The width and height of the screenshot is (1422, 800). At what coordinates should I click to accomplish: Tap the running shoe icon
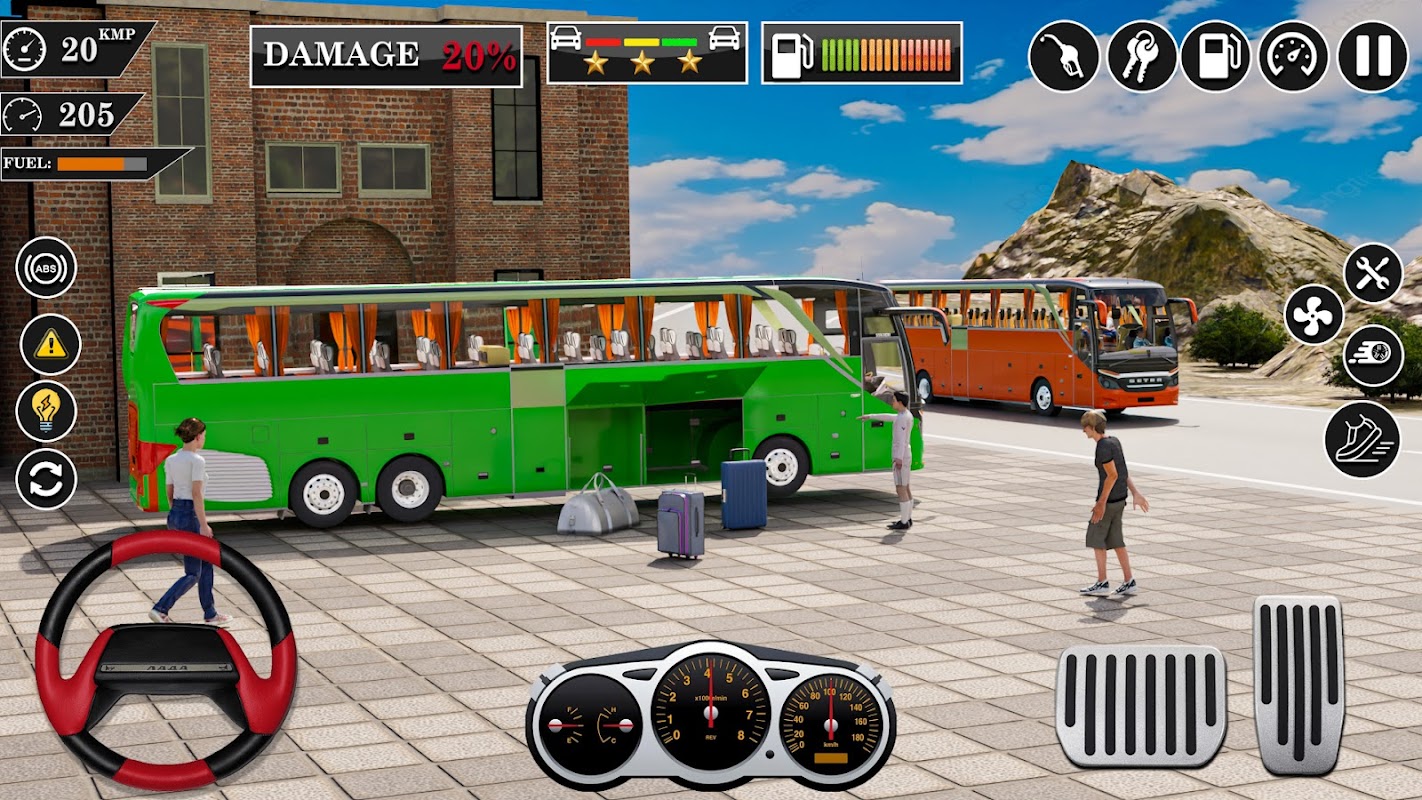coord(1361,439)
